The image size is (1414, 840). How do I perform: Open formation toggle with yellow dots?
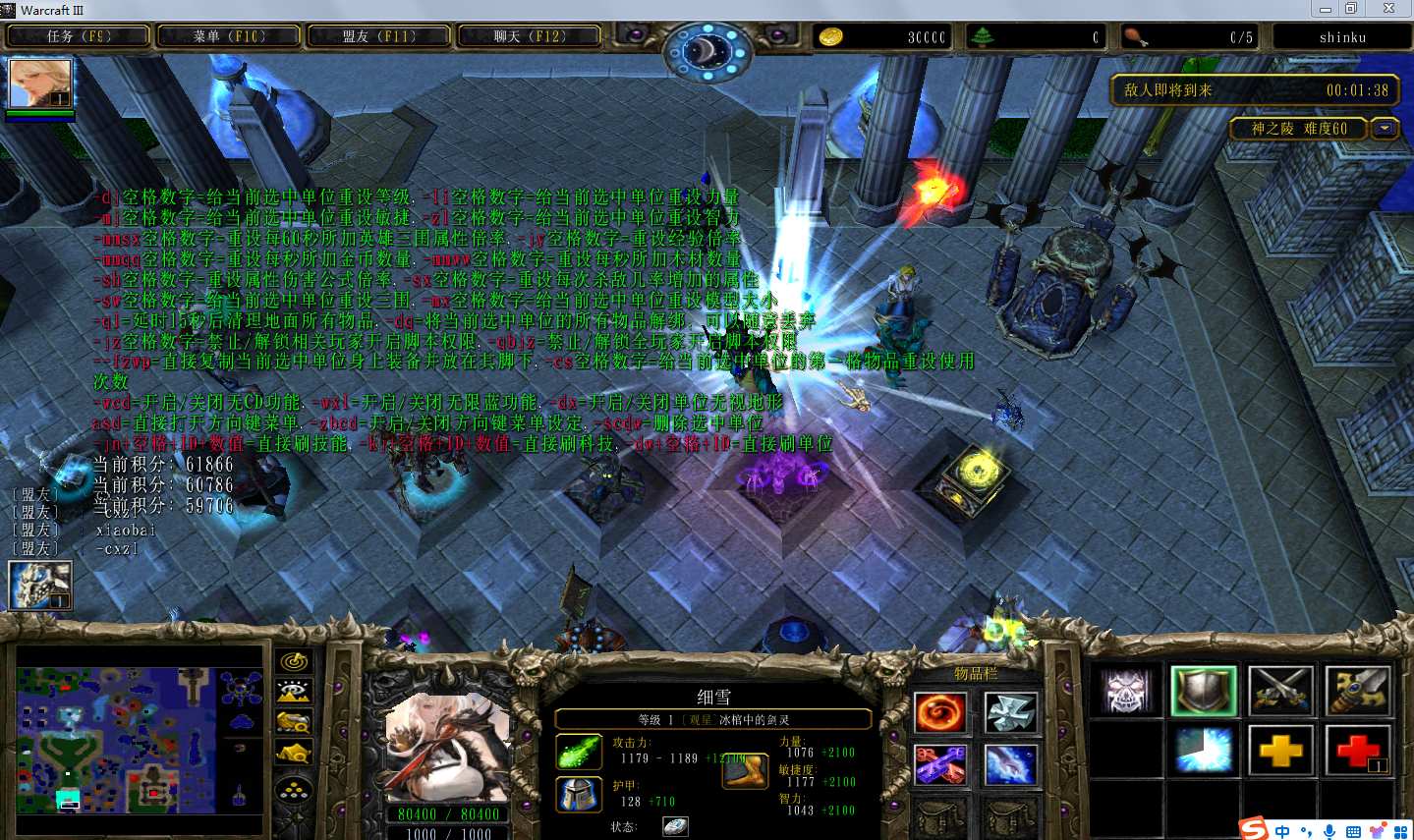point(294,790)
